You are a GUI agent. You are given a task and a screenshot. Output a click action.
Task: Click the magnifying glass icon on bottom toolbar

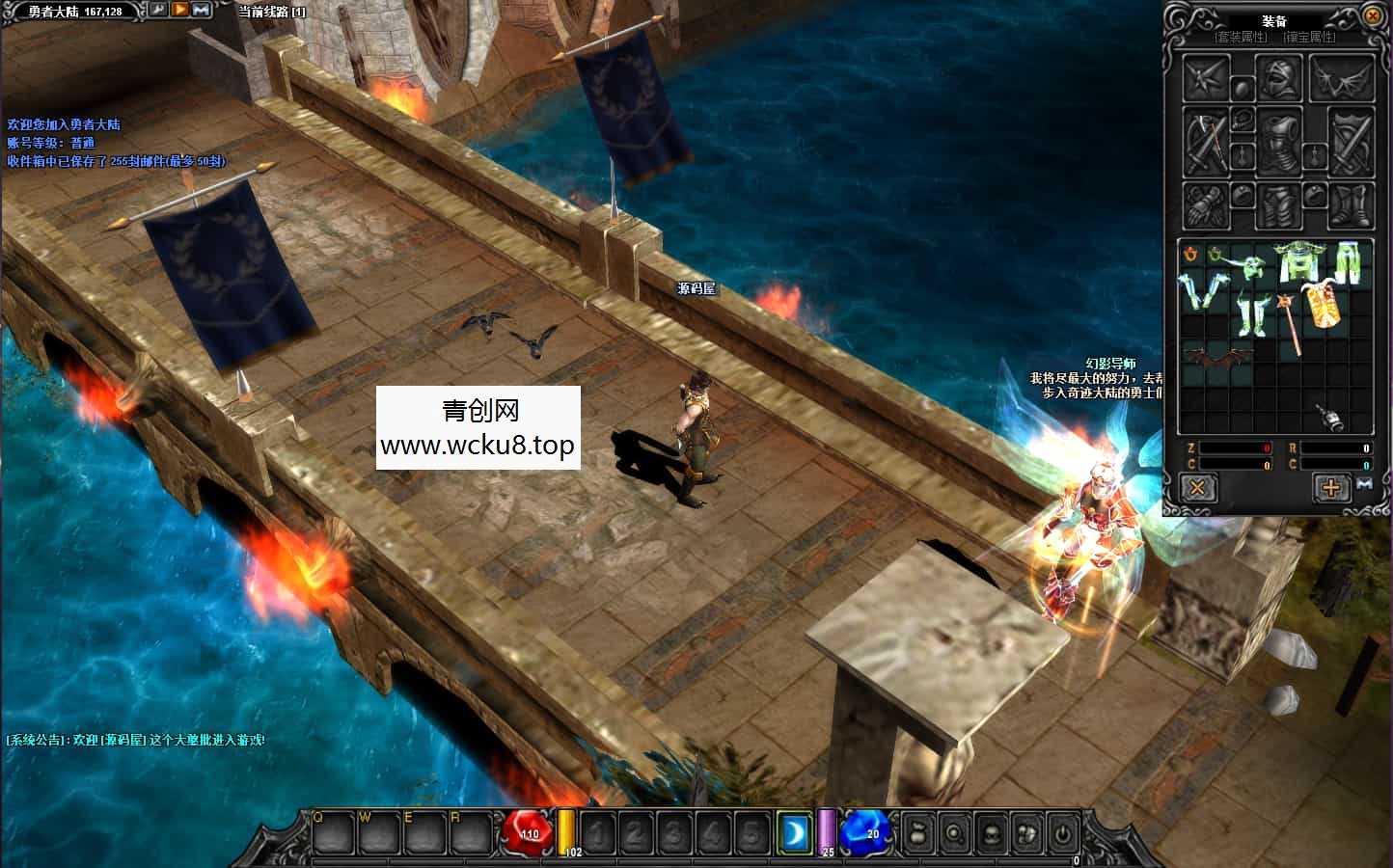(953, 833)
